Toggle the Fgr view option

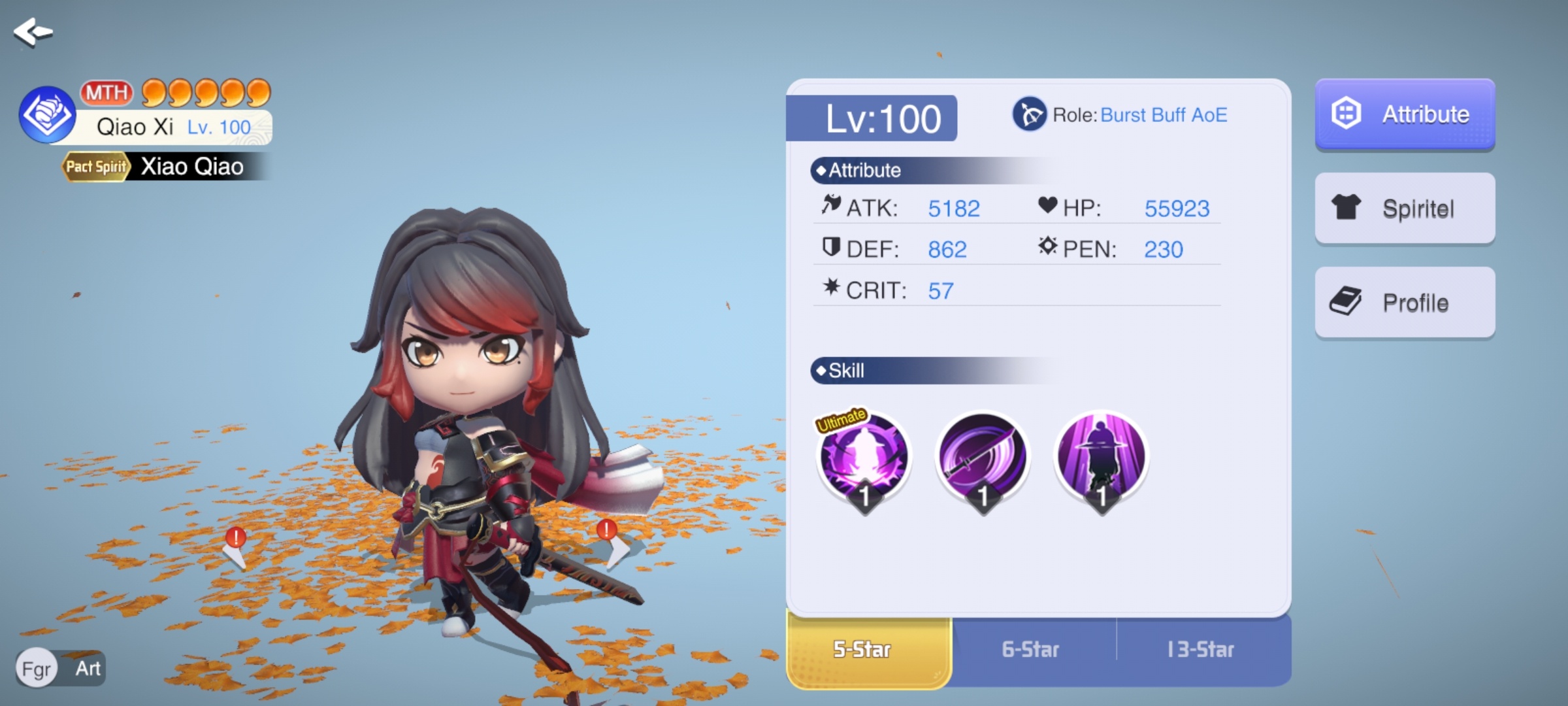37,669
